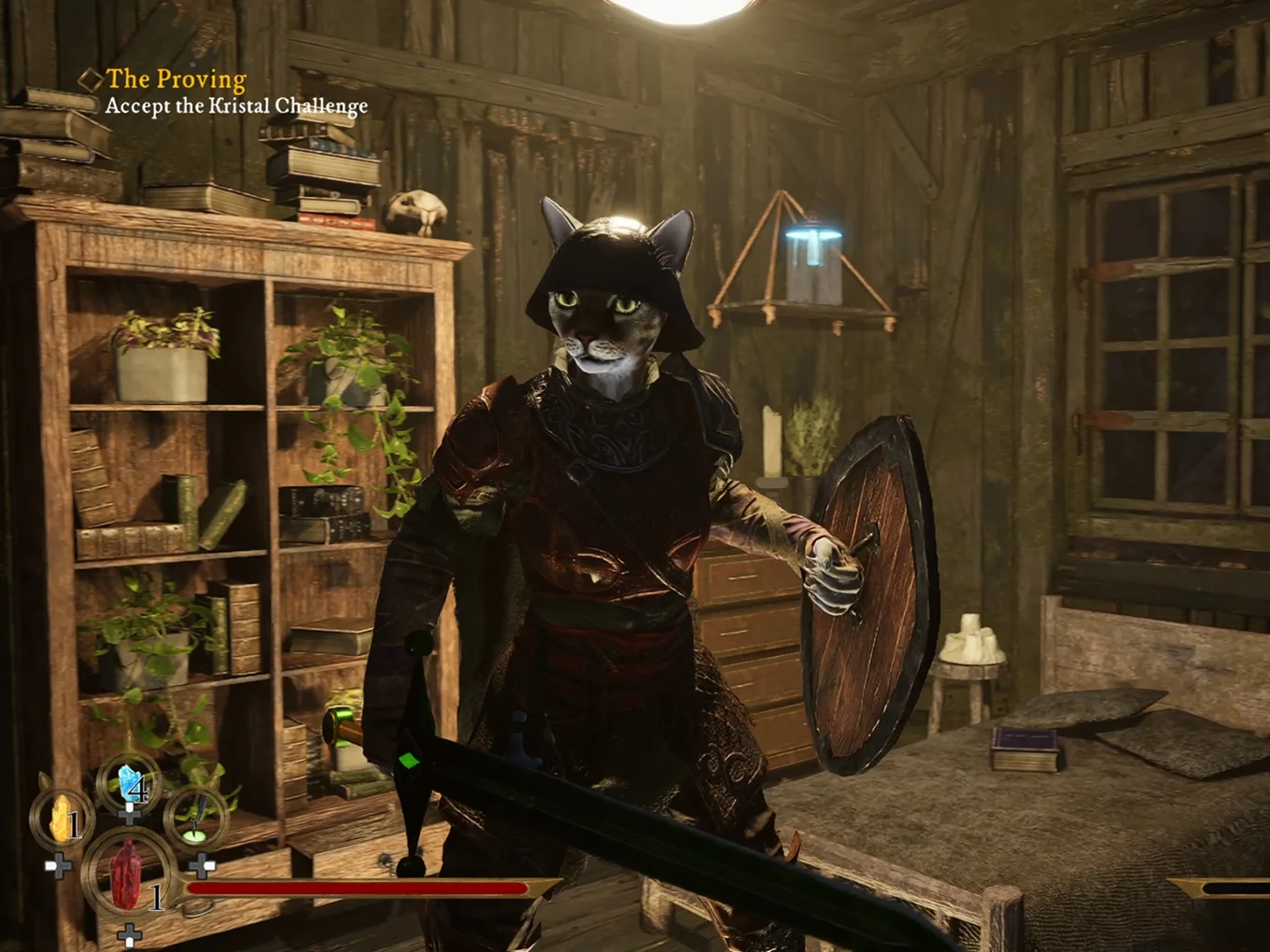
Task: Select the yellow crystal quick slot
Action: click(63, 819)
